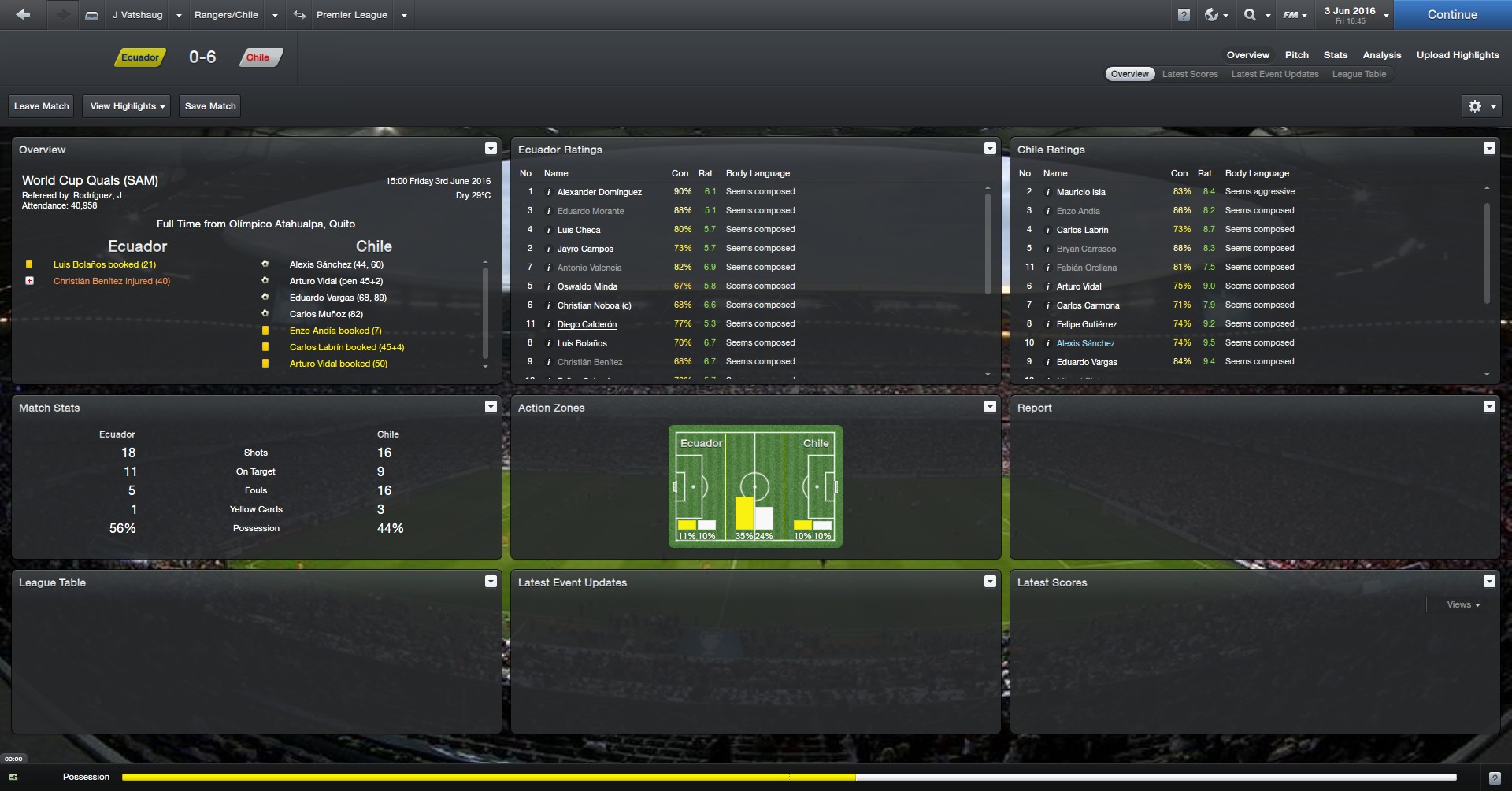Go back with the arrow button
The width and height of the screenshot is (1512, 791).
(23, 15)
